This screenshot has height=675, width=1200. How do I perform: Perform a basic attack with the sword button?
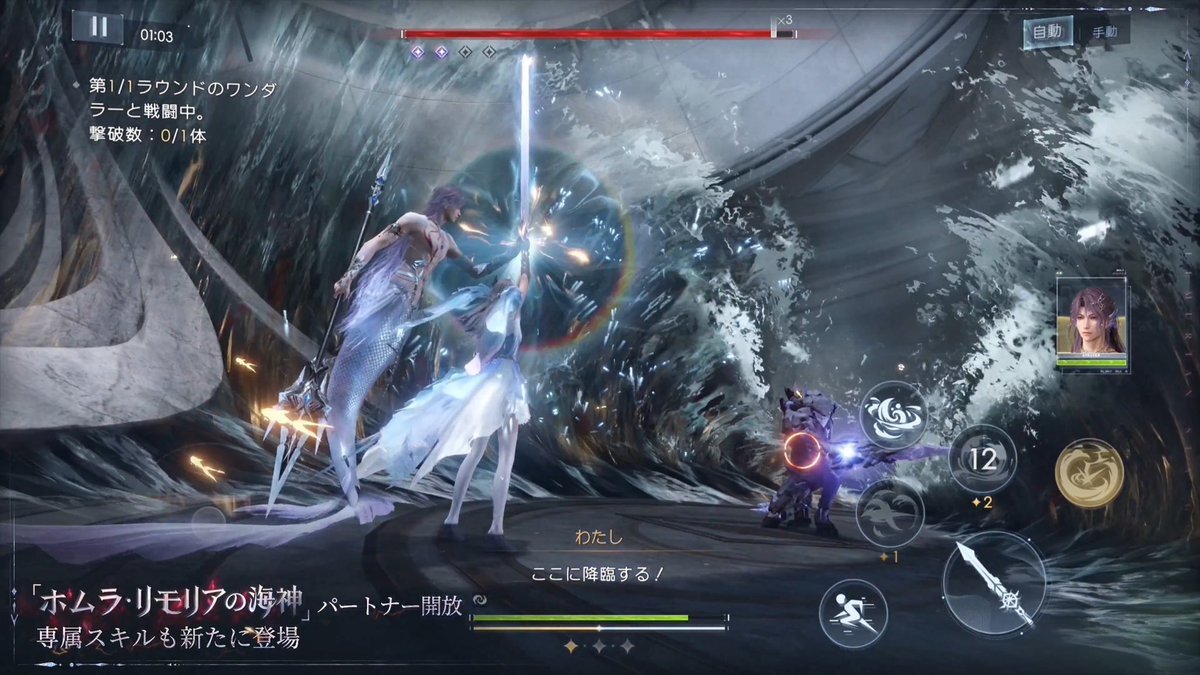pos(993,581)
